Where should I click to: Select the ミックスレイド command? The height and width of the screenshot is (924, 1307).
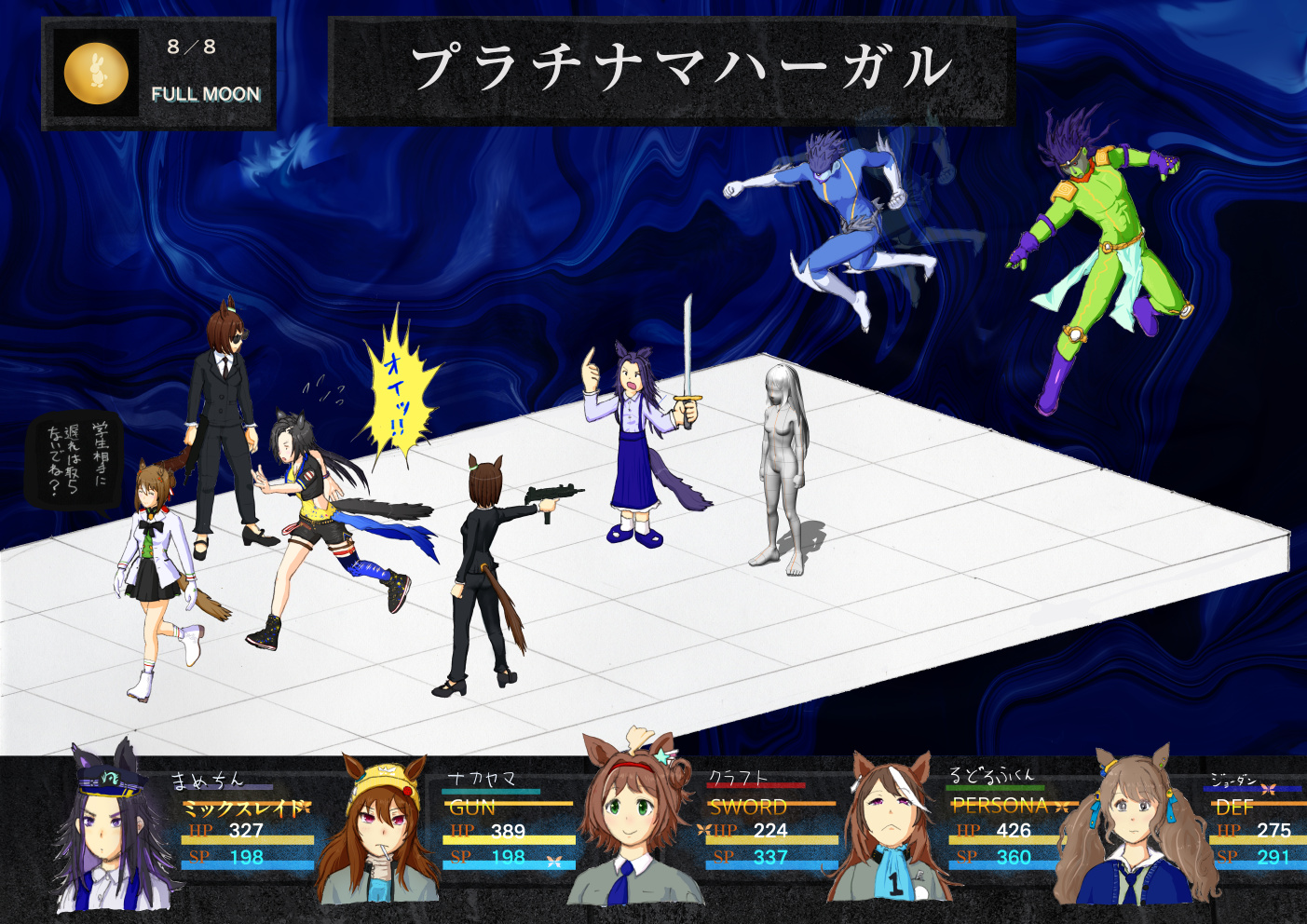244,808
